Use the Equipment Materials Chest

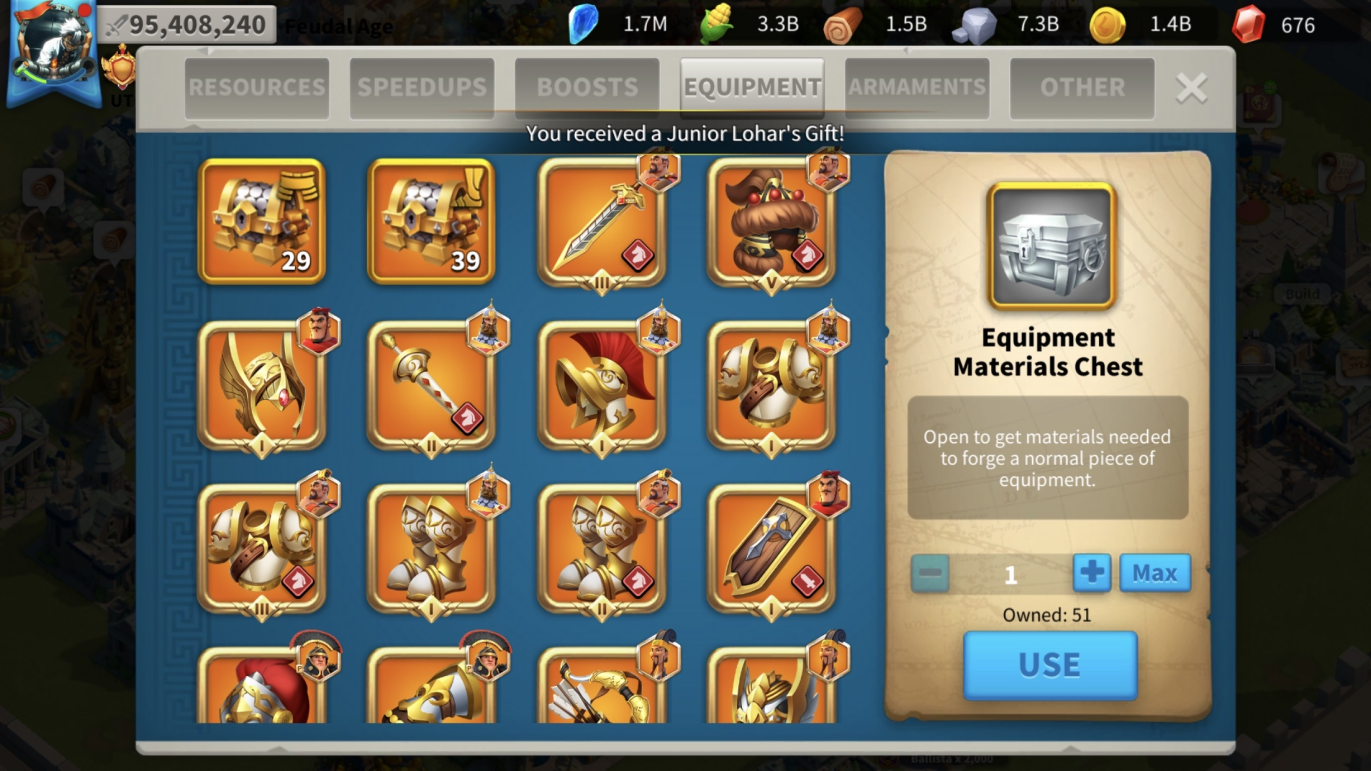(x=1049, y=665)
